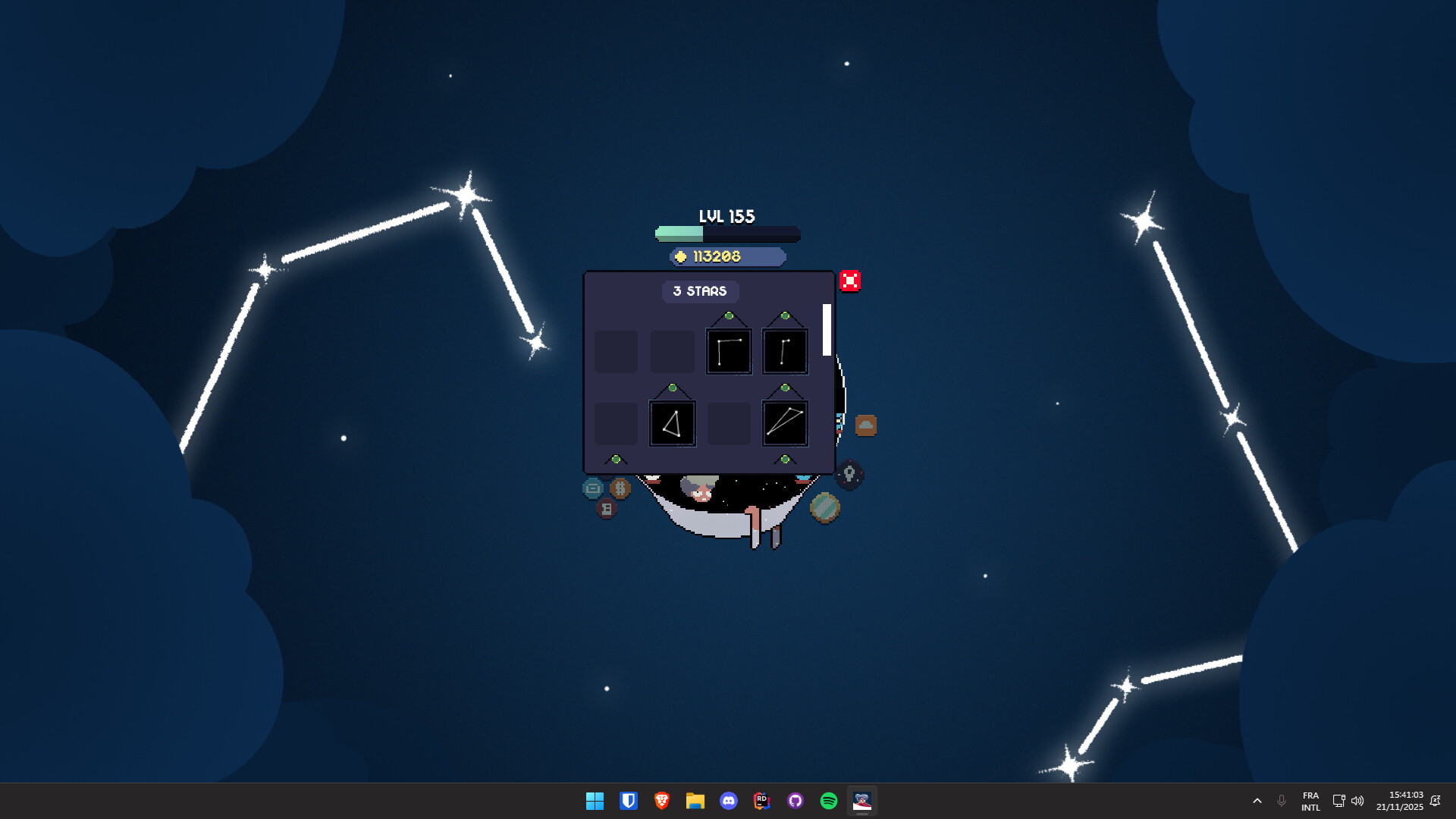Viewport: 1456px width, 819px height.
Task: Click the white scrollbar in the stars panel
Action: coord(827,329)
